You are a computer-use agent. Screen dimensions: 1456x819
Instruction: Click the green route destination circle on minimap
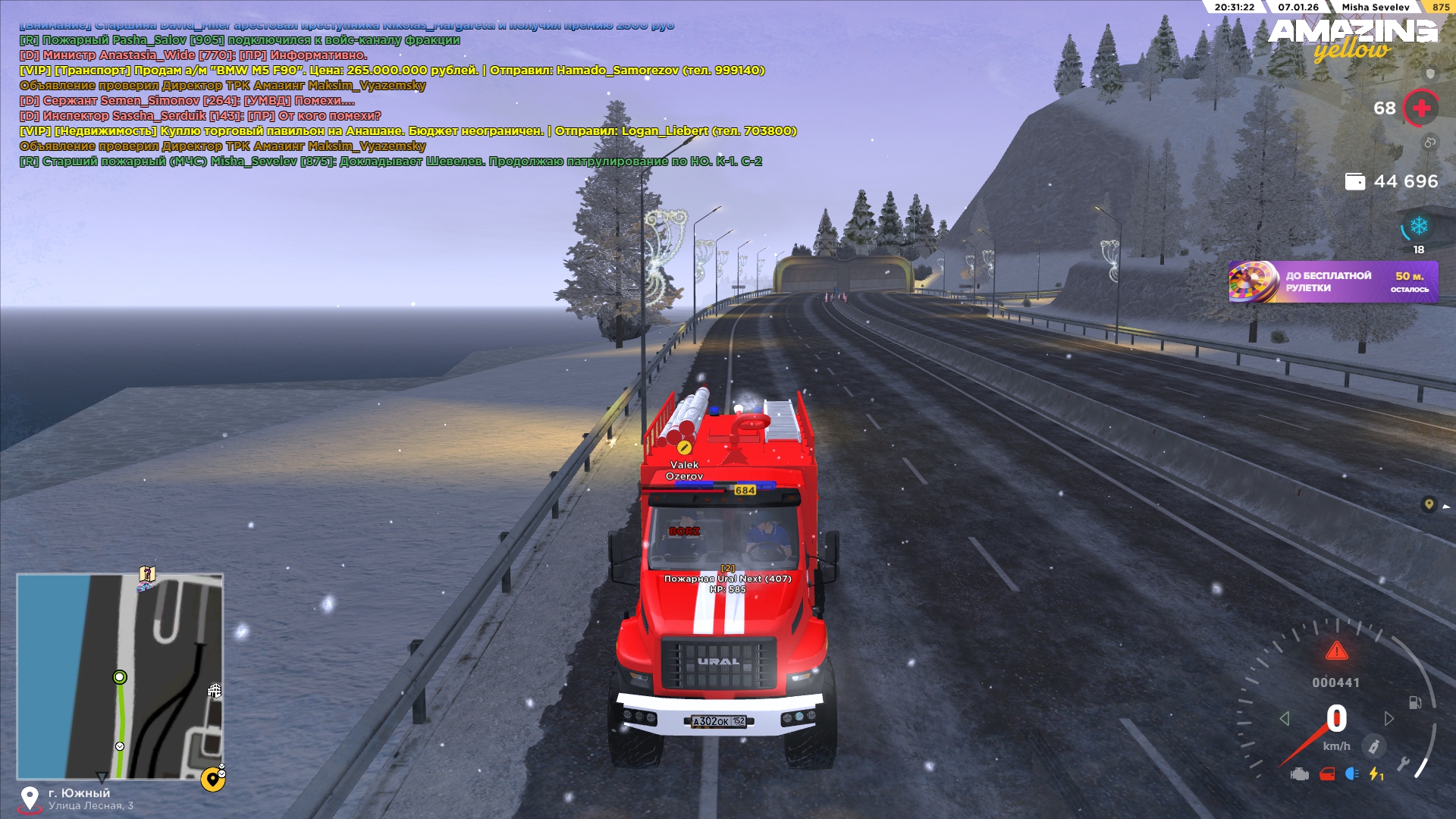[x=120, y=677]
